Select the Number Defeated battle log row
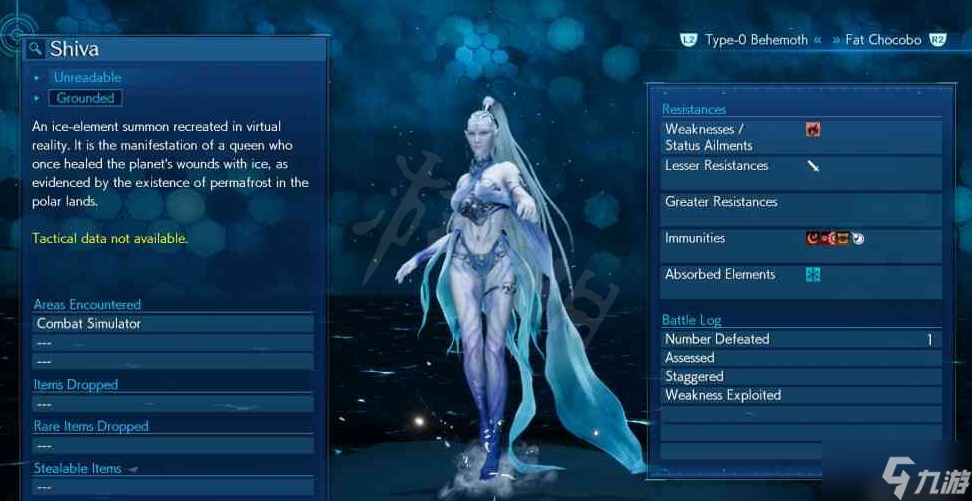The width and height of the screenshot is (972, 501). pyautogui.click(x=801, y=339)
